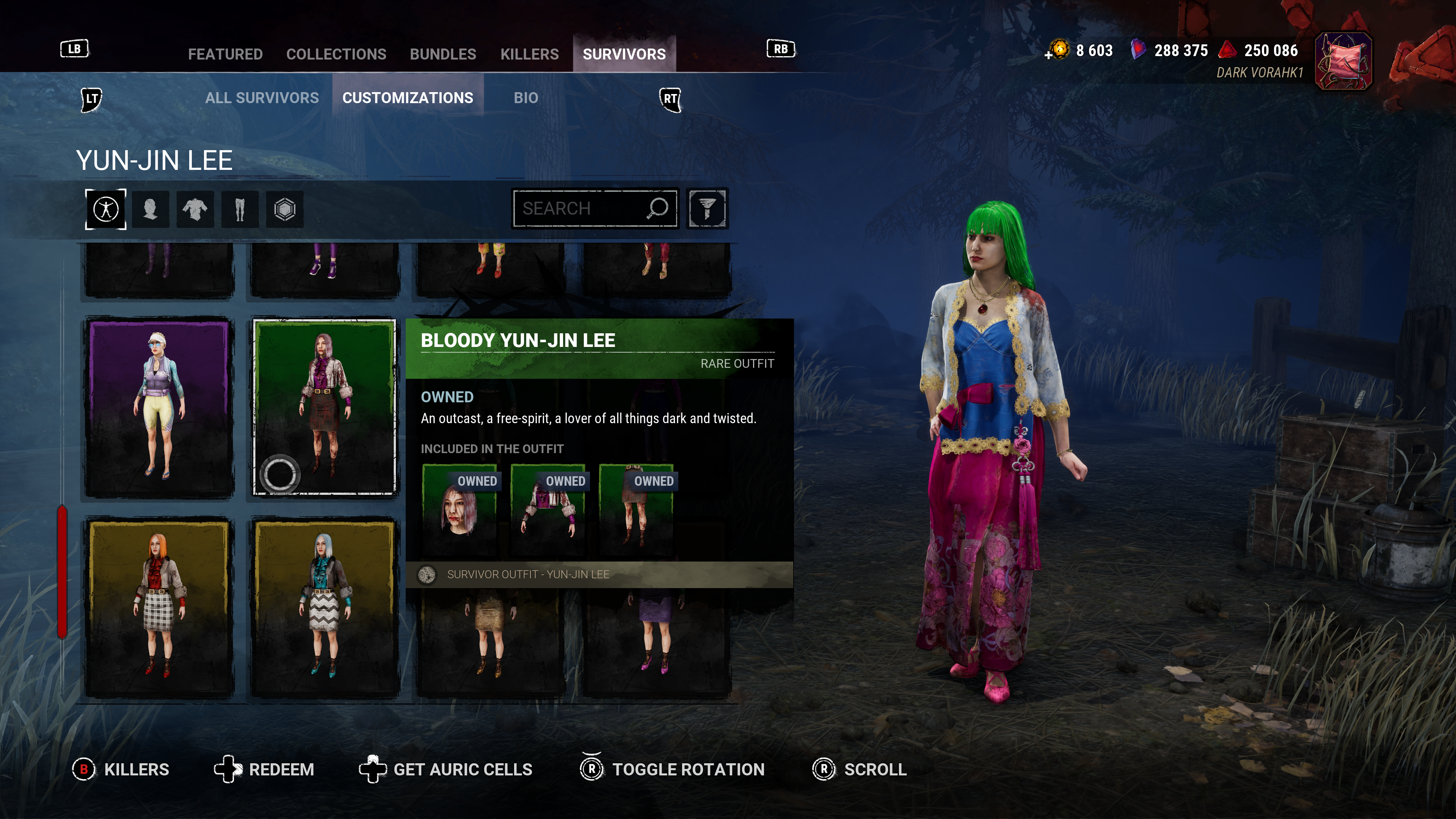Open the All Survivors sub-tab
1456x819 pixels.
[262, 98]
